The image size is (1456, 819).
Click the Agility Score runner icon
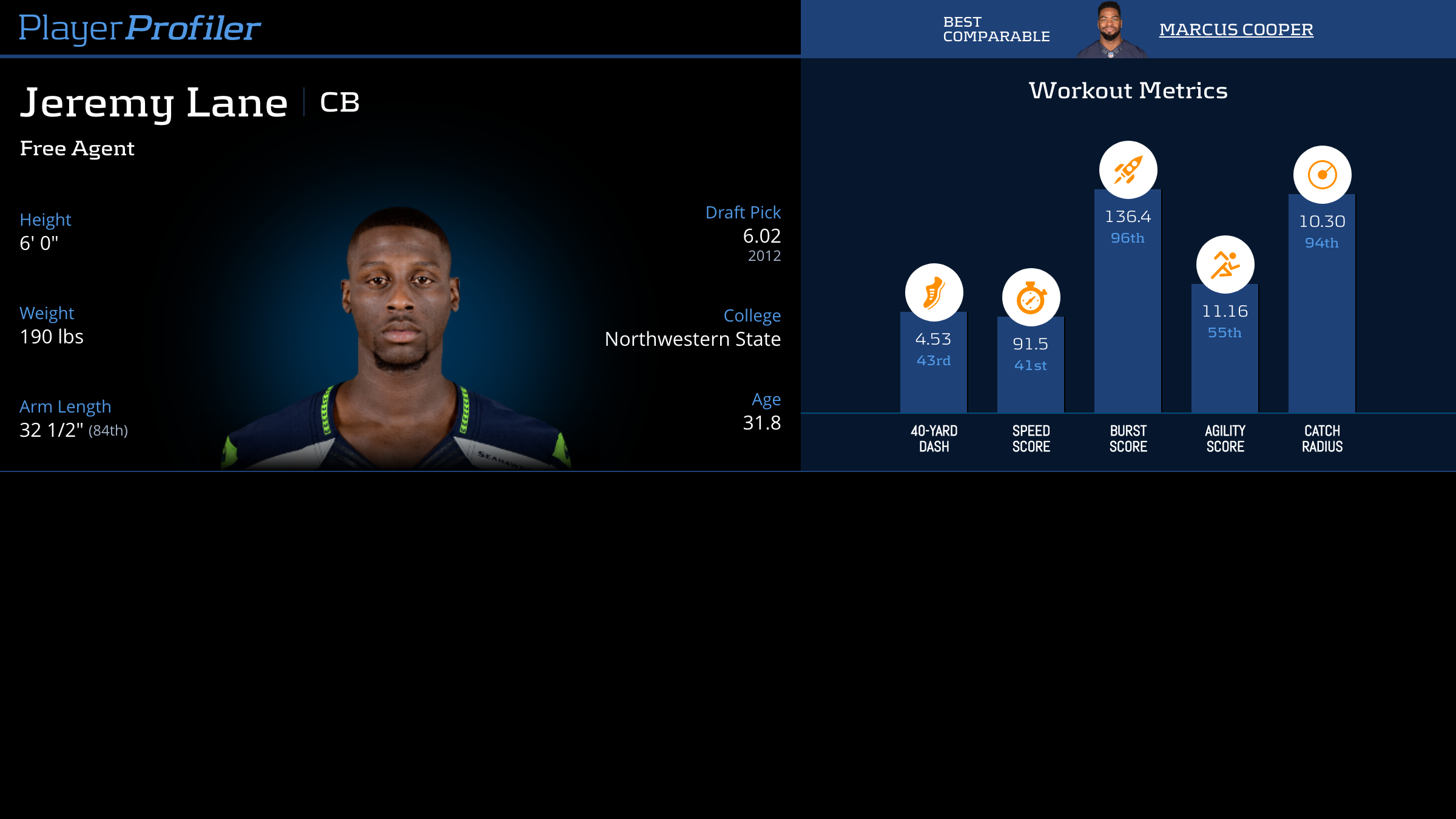tap(1225, 265)
